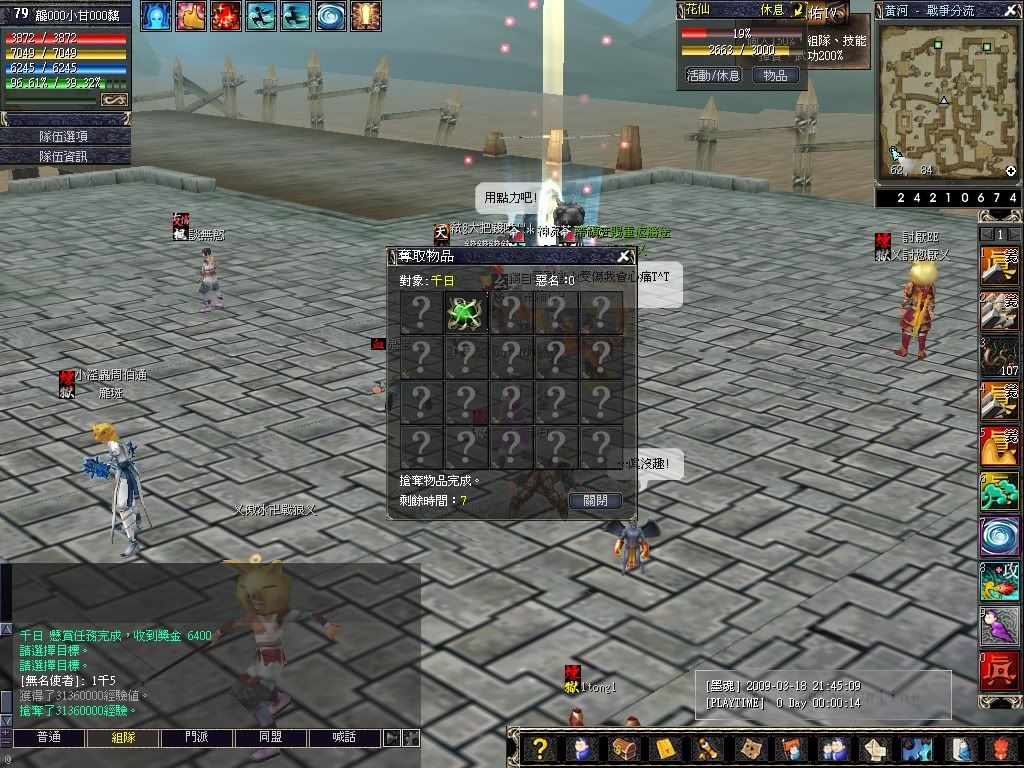Switch chat to 組隊 channel
1024x768 pixels.
click(x=123, y=738)
